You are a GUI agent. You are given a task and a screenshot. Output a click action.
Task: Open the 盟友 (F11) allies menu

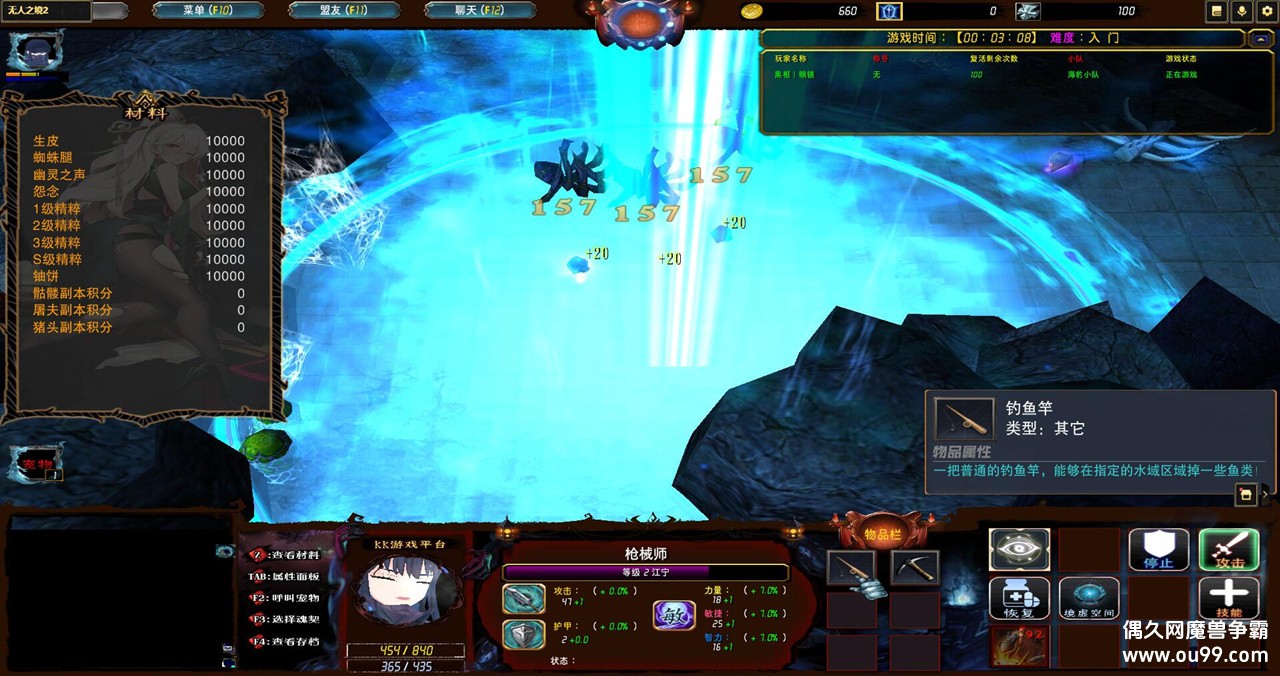click(344, 11)
